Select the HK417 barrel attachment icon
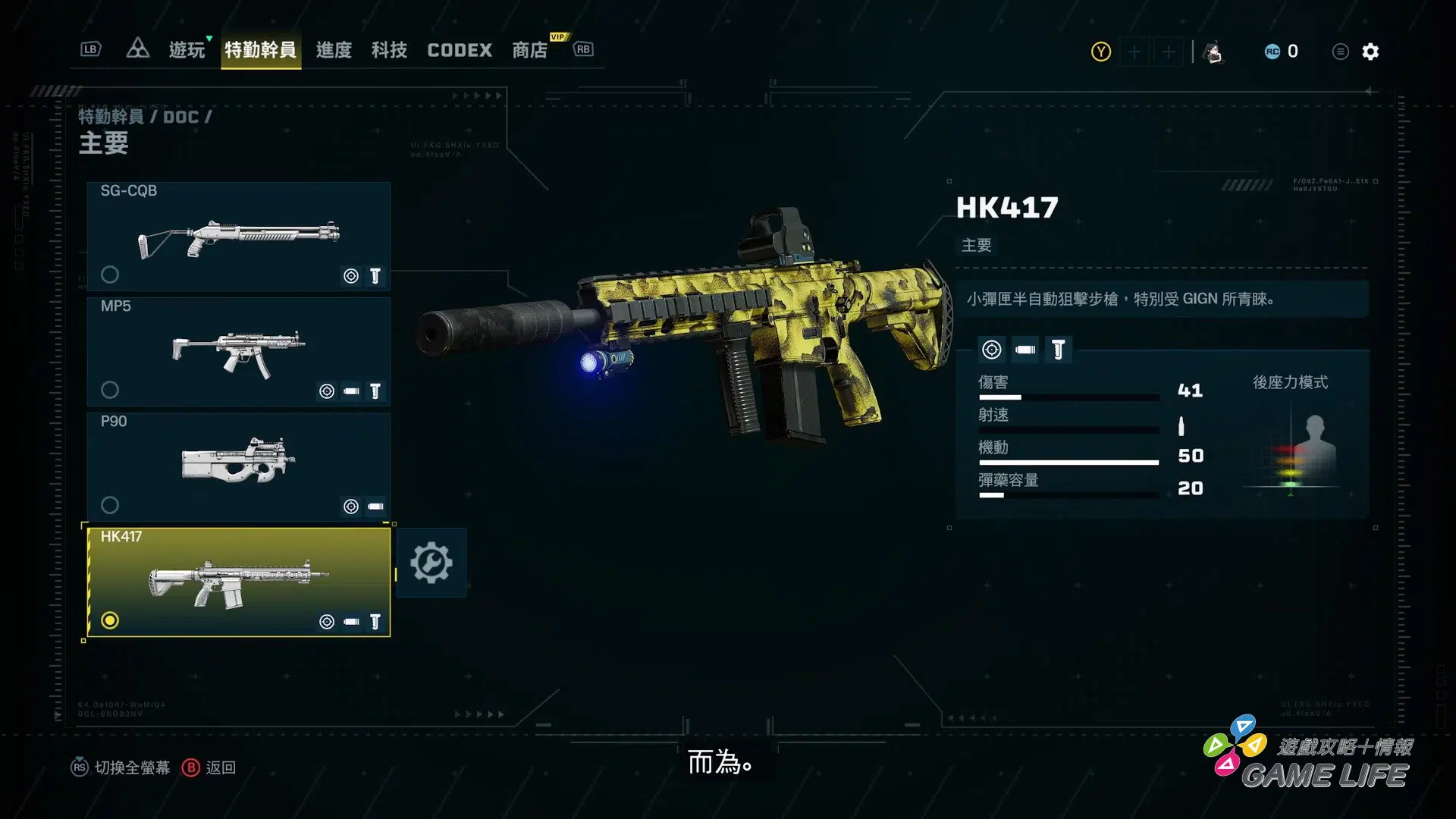 1025,350
